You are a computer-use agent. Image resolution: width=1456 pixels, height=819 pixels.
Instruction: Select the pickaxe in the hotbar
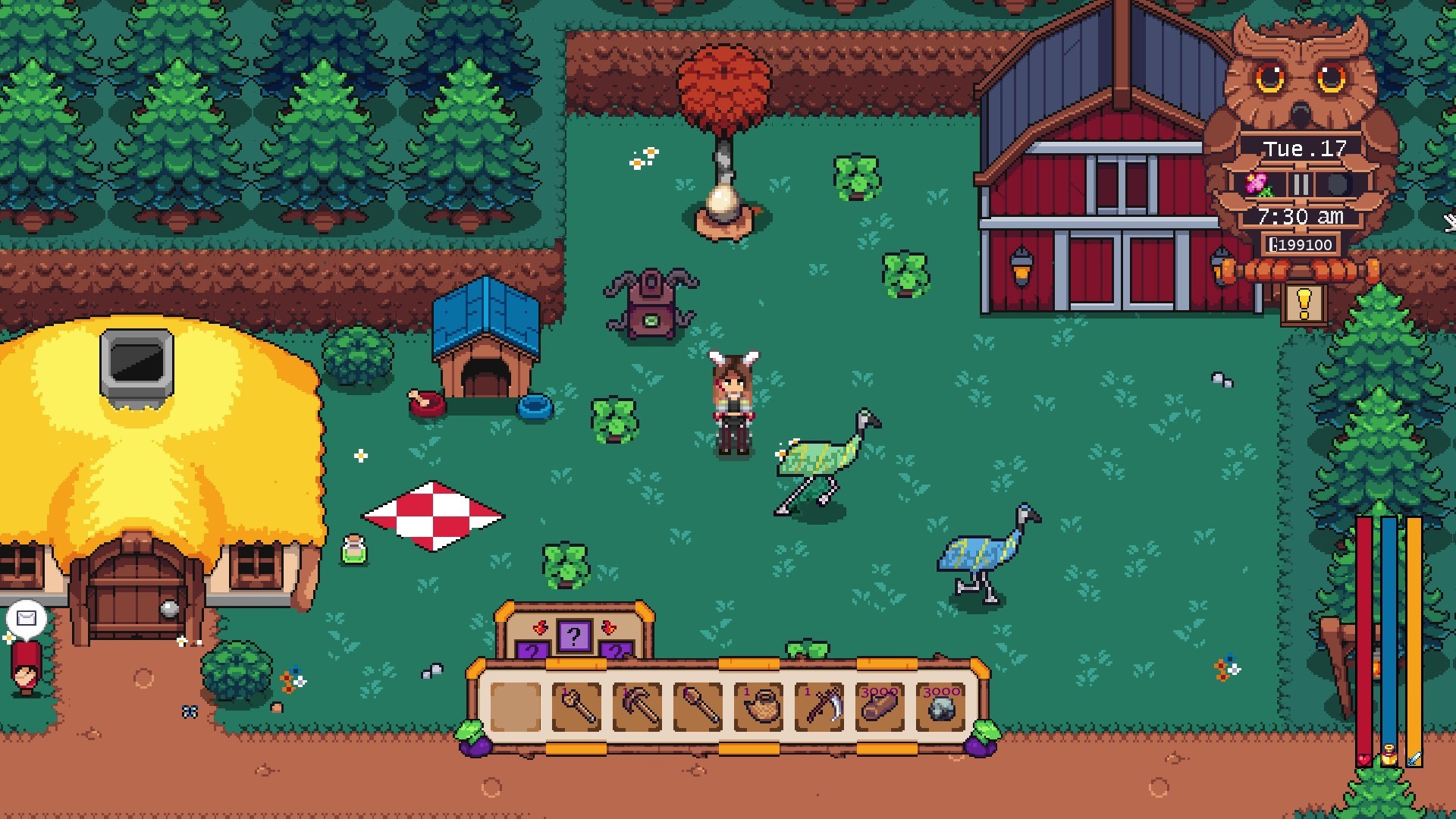click(x=638, y=708)
